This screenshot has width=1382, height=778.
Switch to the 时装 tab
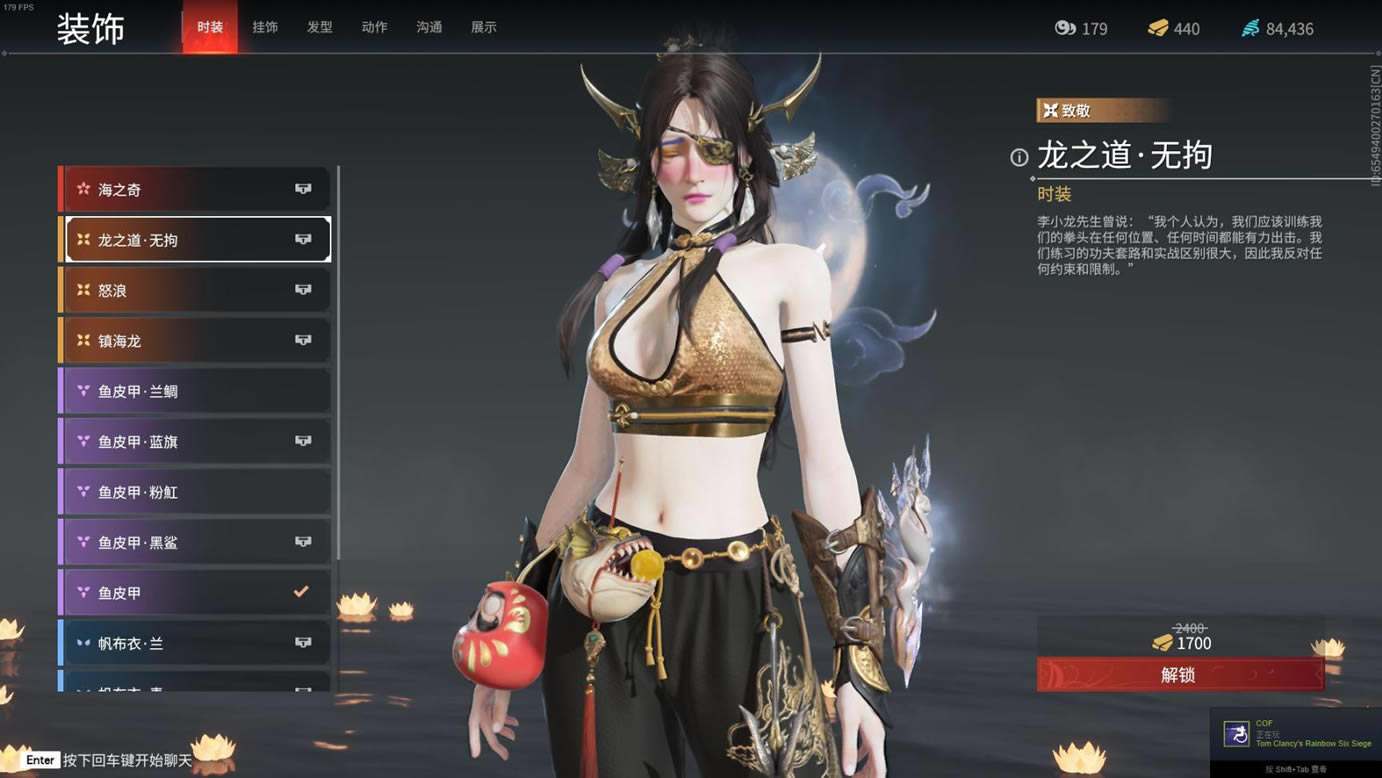pyautogui.click(x=210, y=28)
